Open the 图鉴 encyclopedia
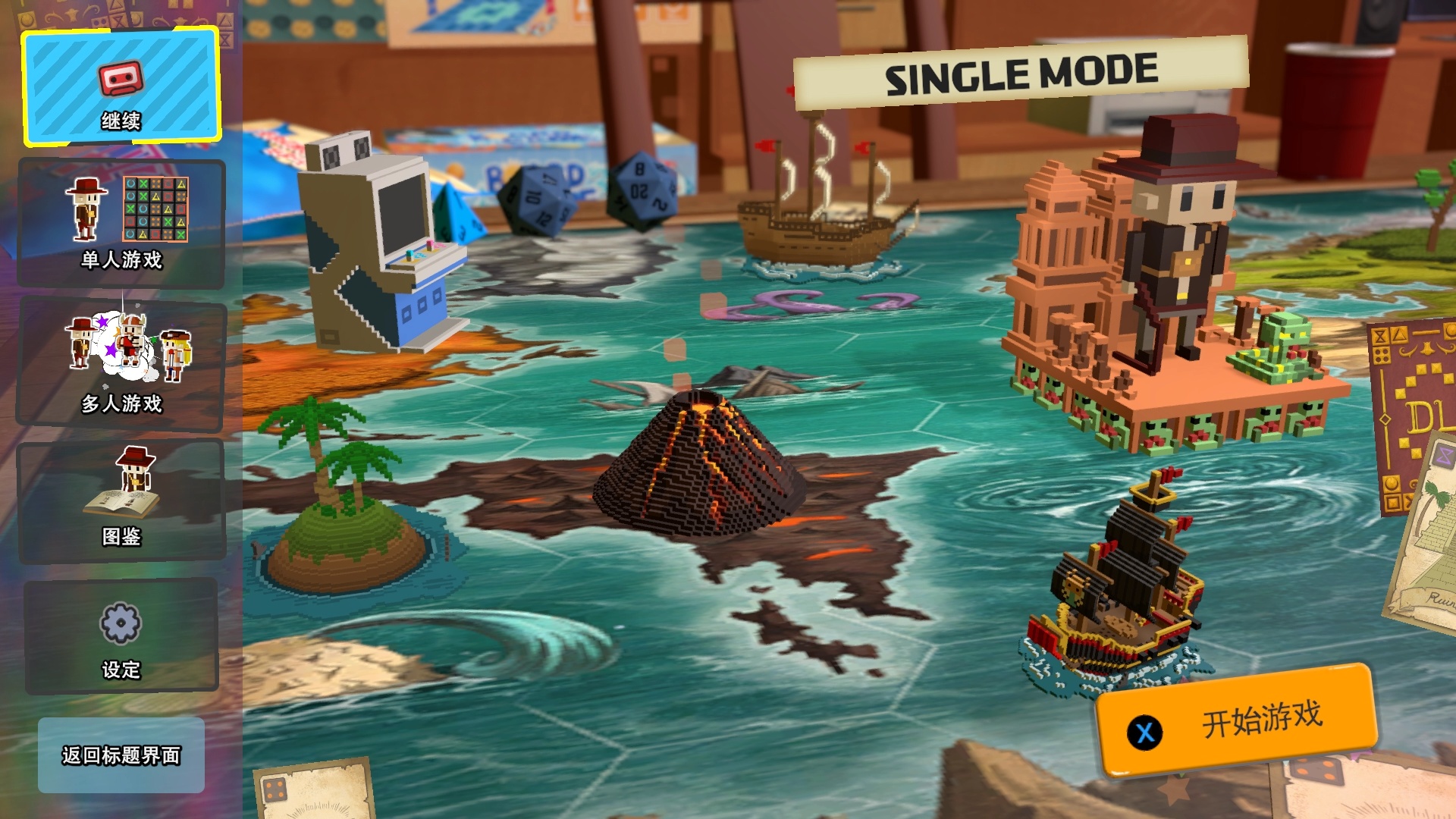The width and height of the screenshot is (1456, 819). pyautogui.click(x=121, y=500)
